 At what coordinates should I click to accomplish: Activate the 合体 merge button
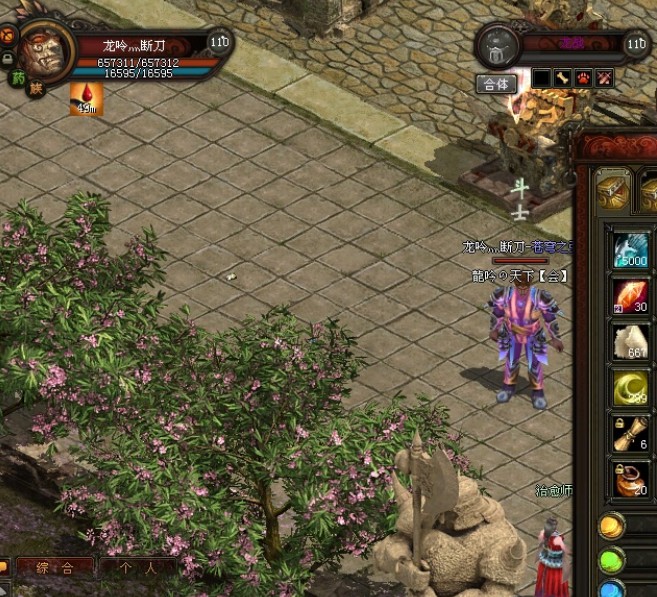click(x=497, y=83)
